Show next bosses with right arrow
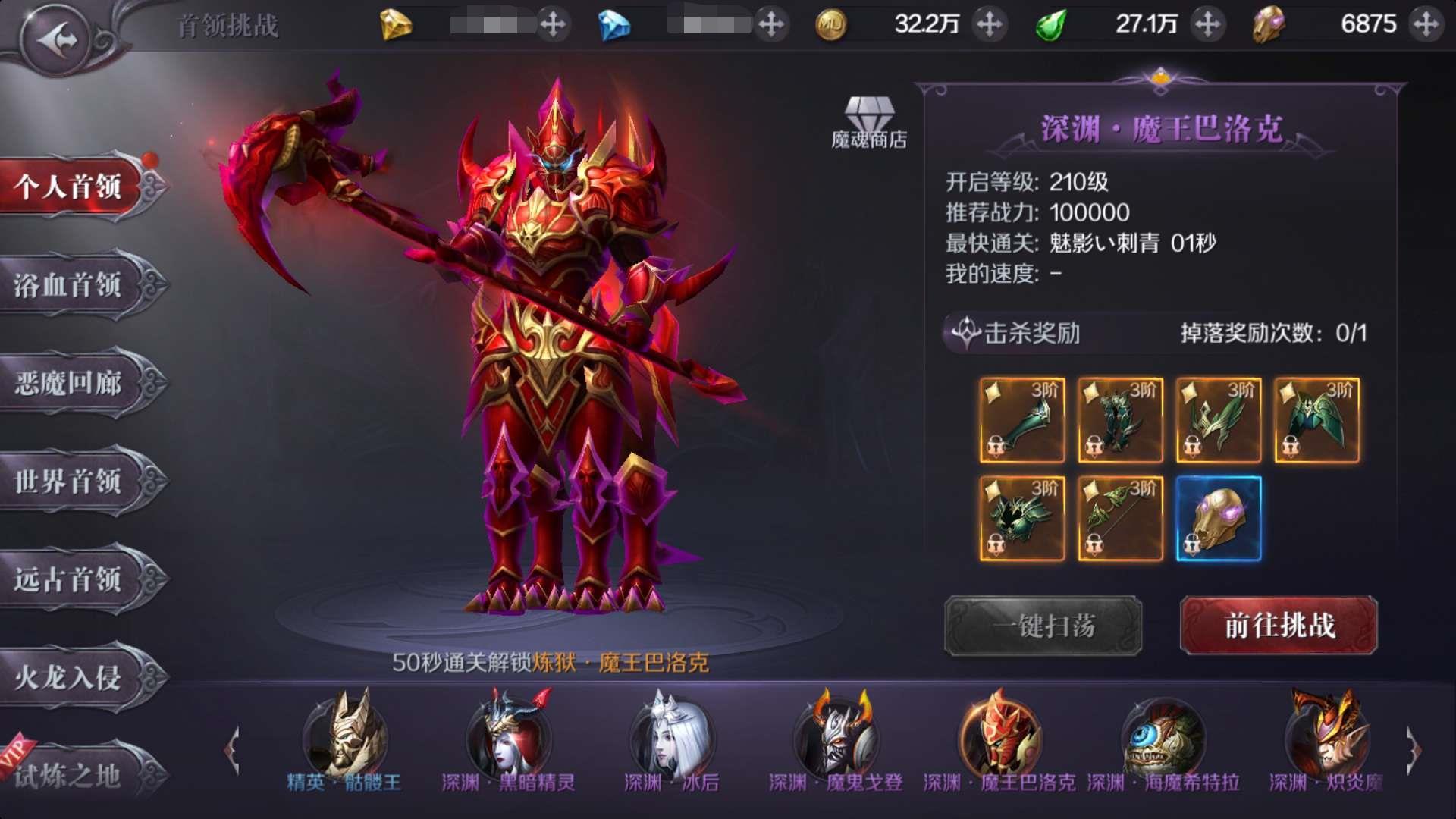 pyautogui.click(x=1414, y=751)
